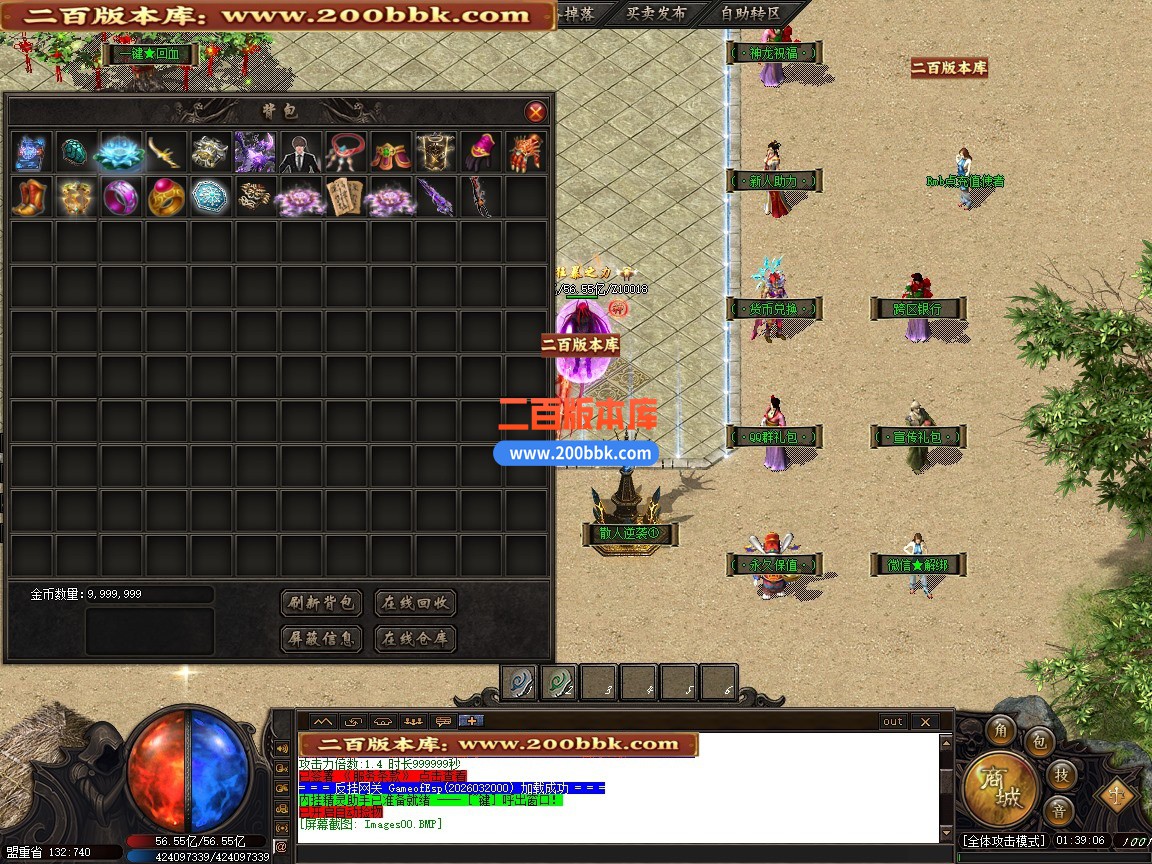Open the 技 skills button

1061,773
